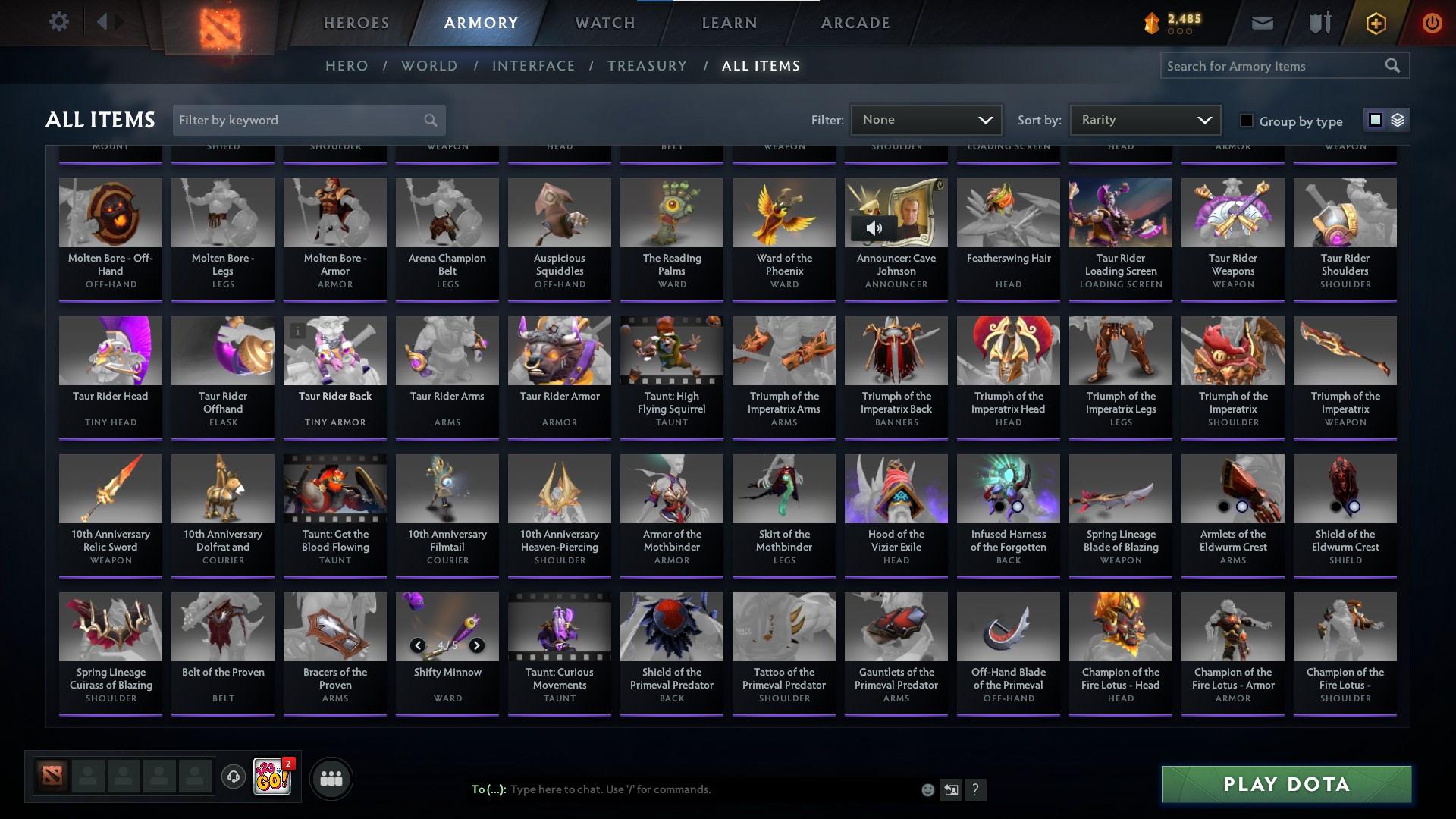Toggle the square grid display mode icon

(x=1376, y=120)
